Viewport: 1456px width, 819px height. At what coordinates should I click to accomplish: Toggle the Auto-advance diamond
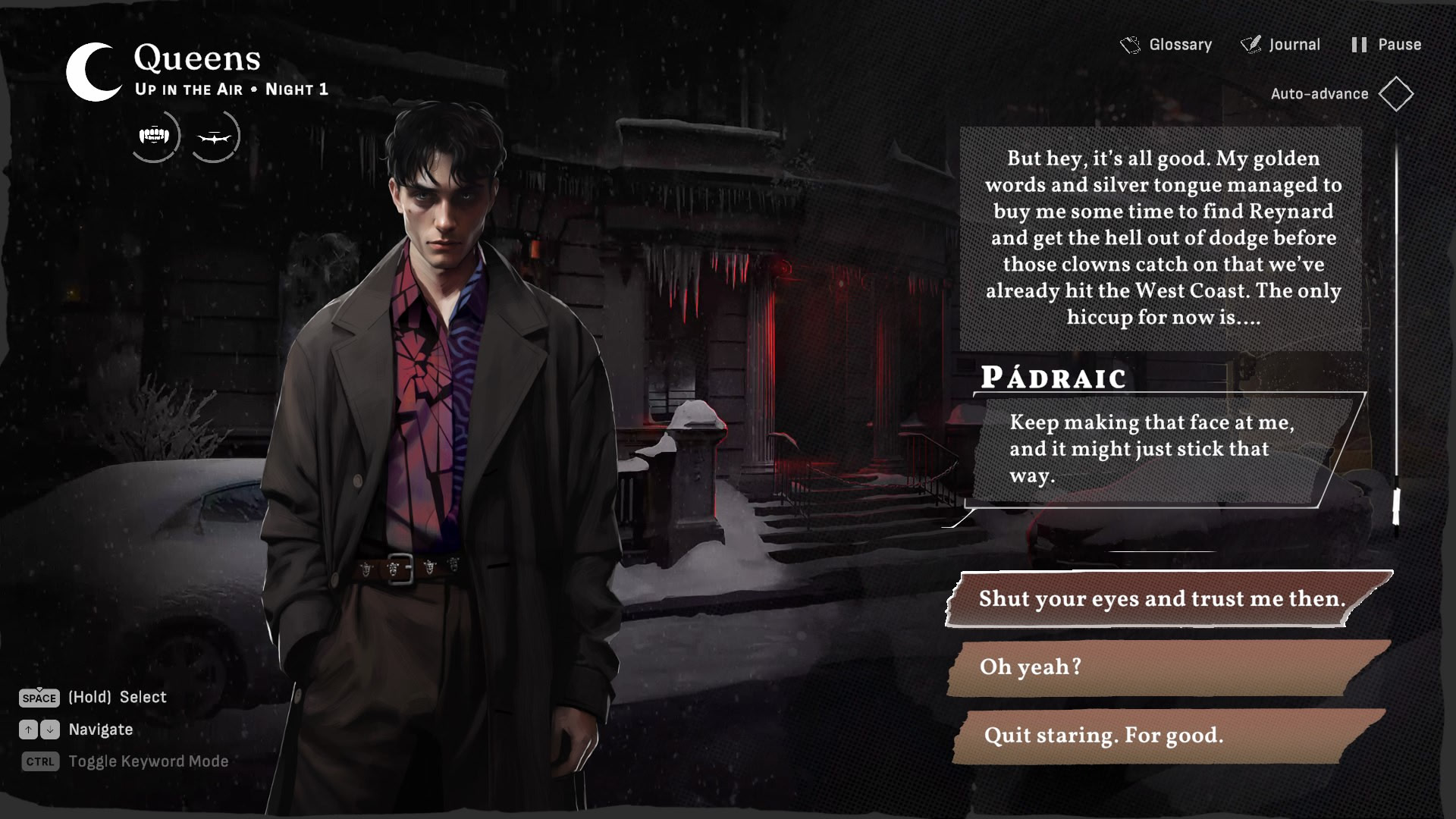pyautogui.click(x=1398, y=93)
